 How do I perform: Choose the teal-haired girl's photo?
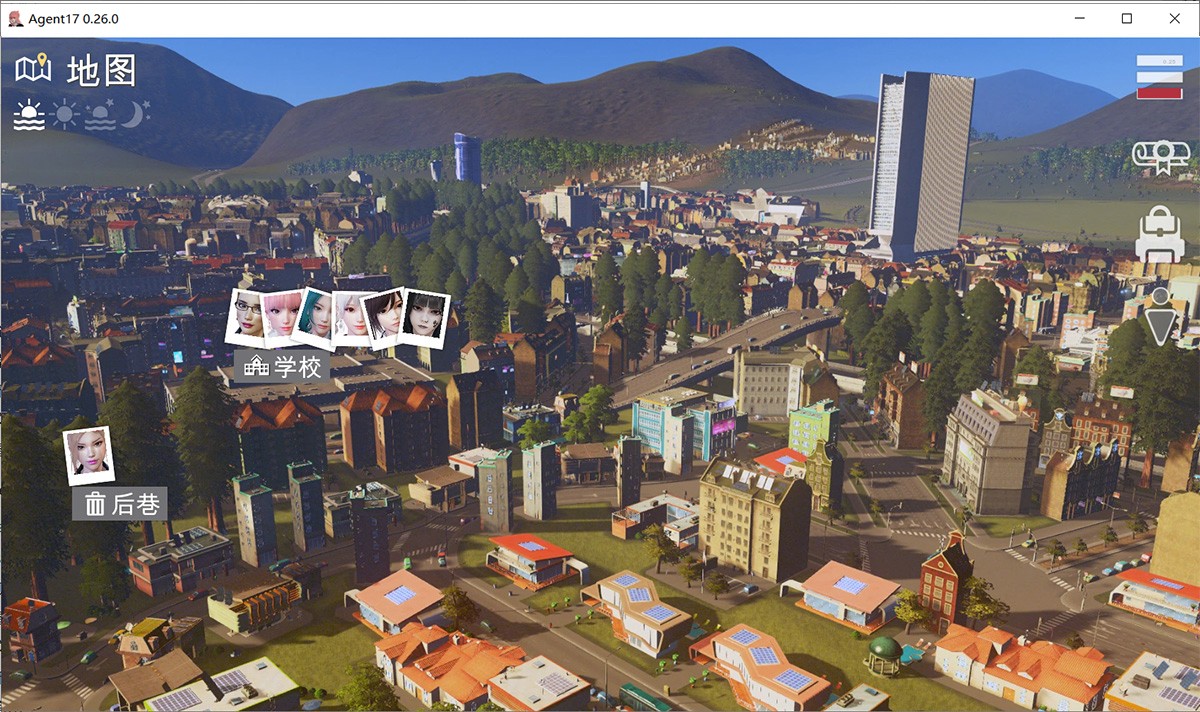(x=314, y=316)
